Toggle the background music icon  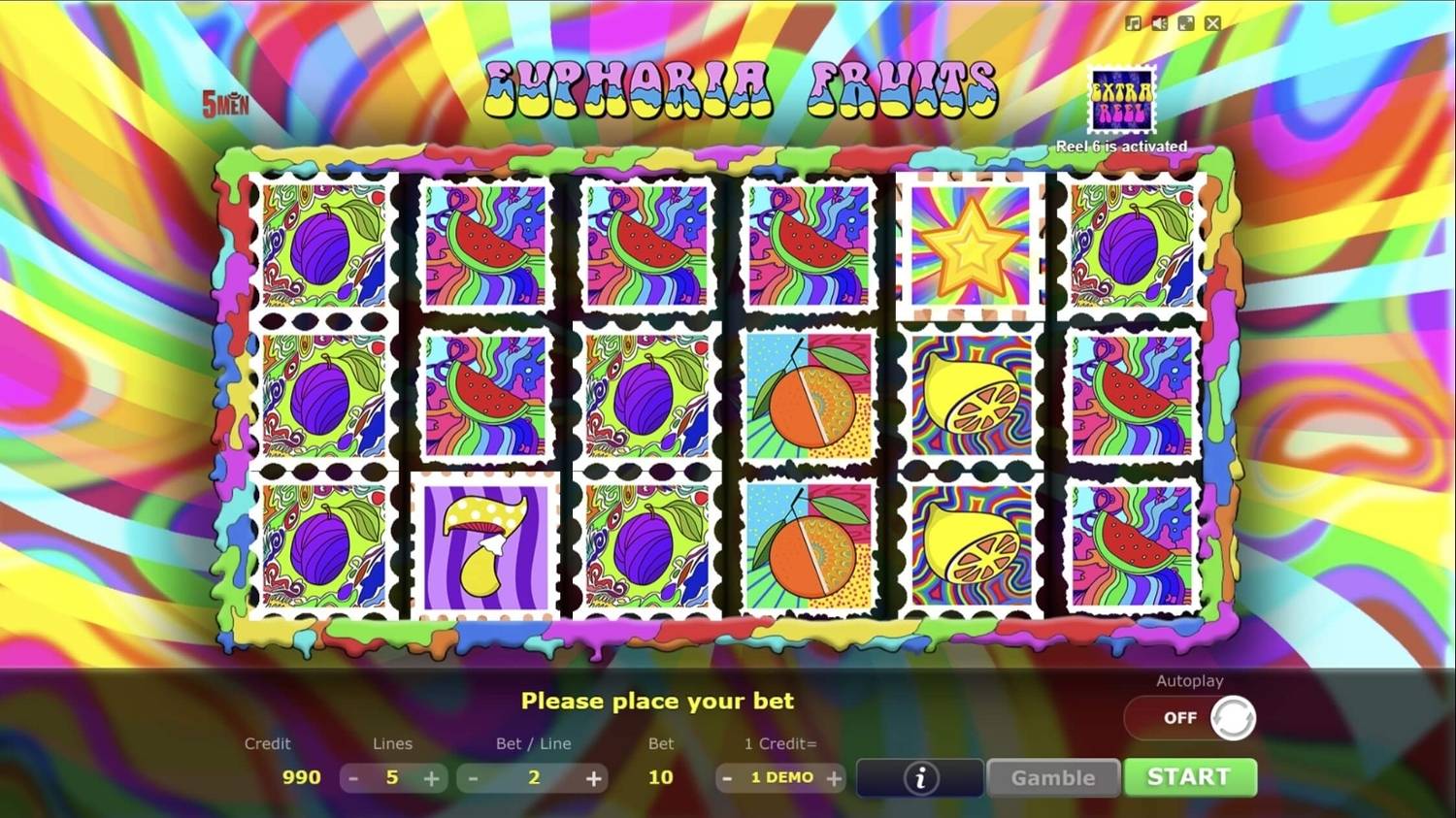[x=1132, y=22]
